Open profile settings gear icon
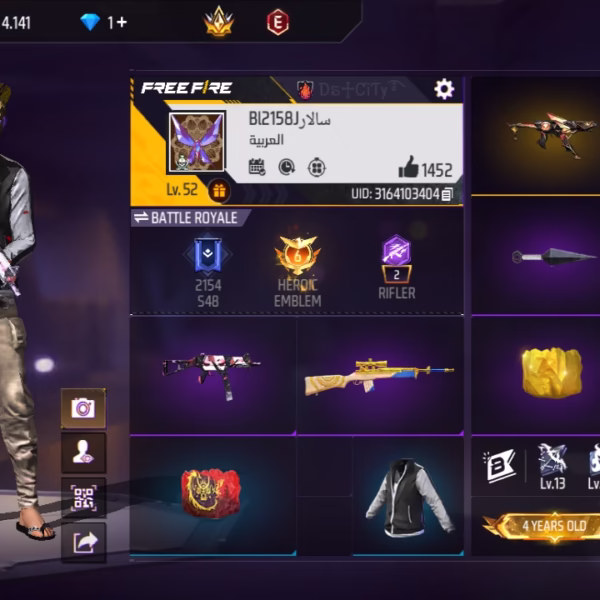The image size is (600, 600). (x=444, y=89)
